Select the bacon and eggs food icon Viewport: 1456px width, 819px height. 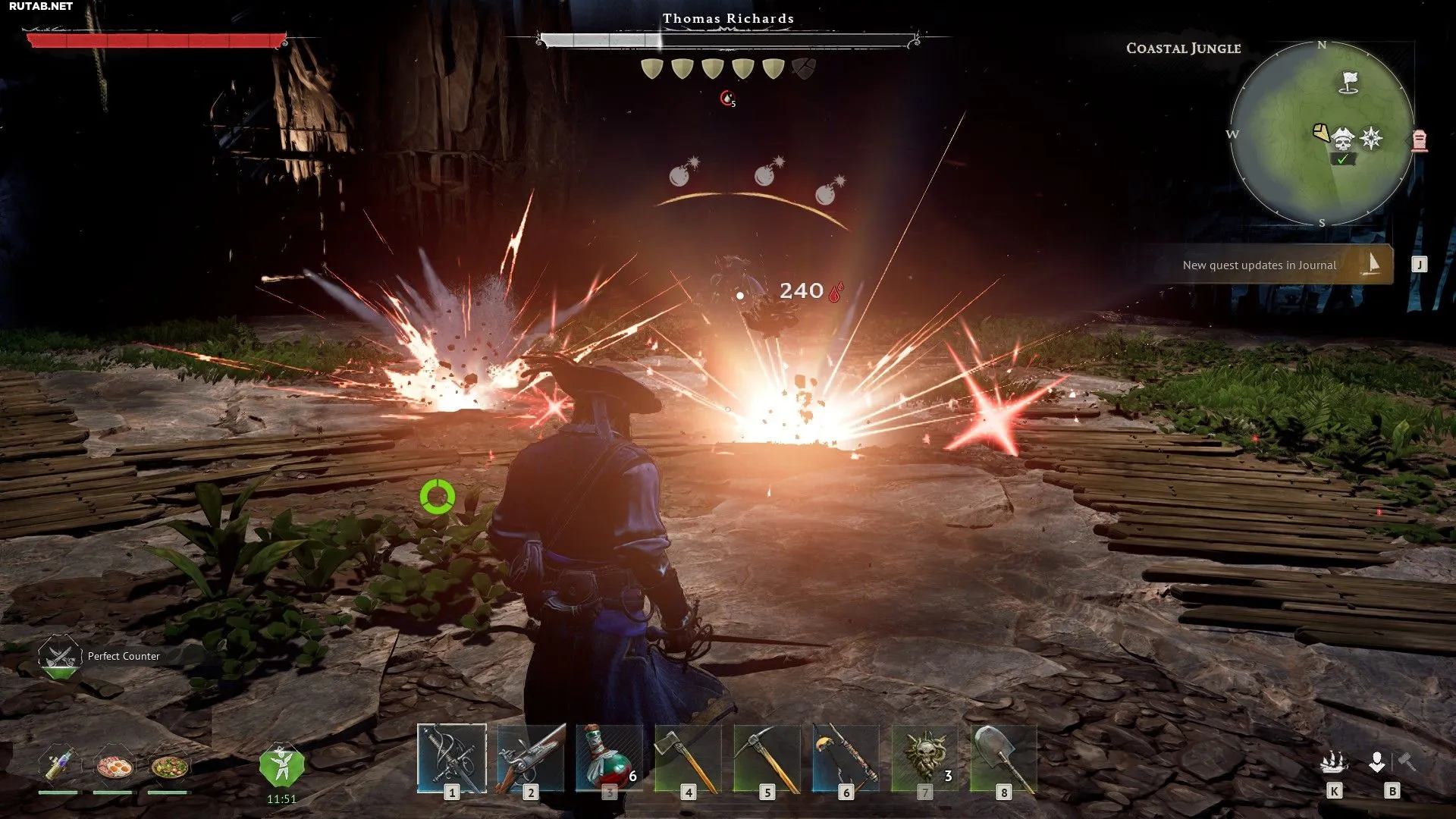click(x=114, y=766)
